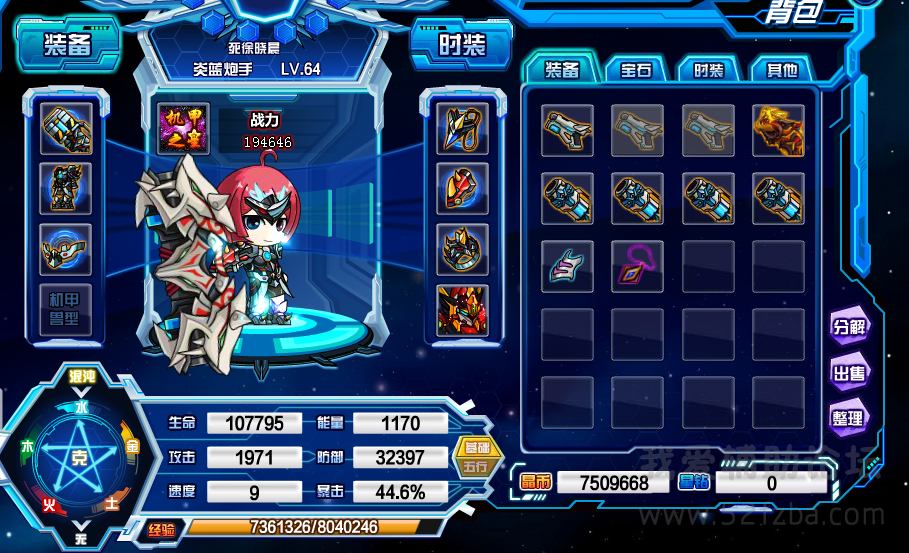Switch to the 宝石 (gems) backpack tab
This screenshot has height=553, width=909.
click(x=636, y=70)
